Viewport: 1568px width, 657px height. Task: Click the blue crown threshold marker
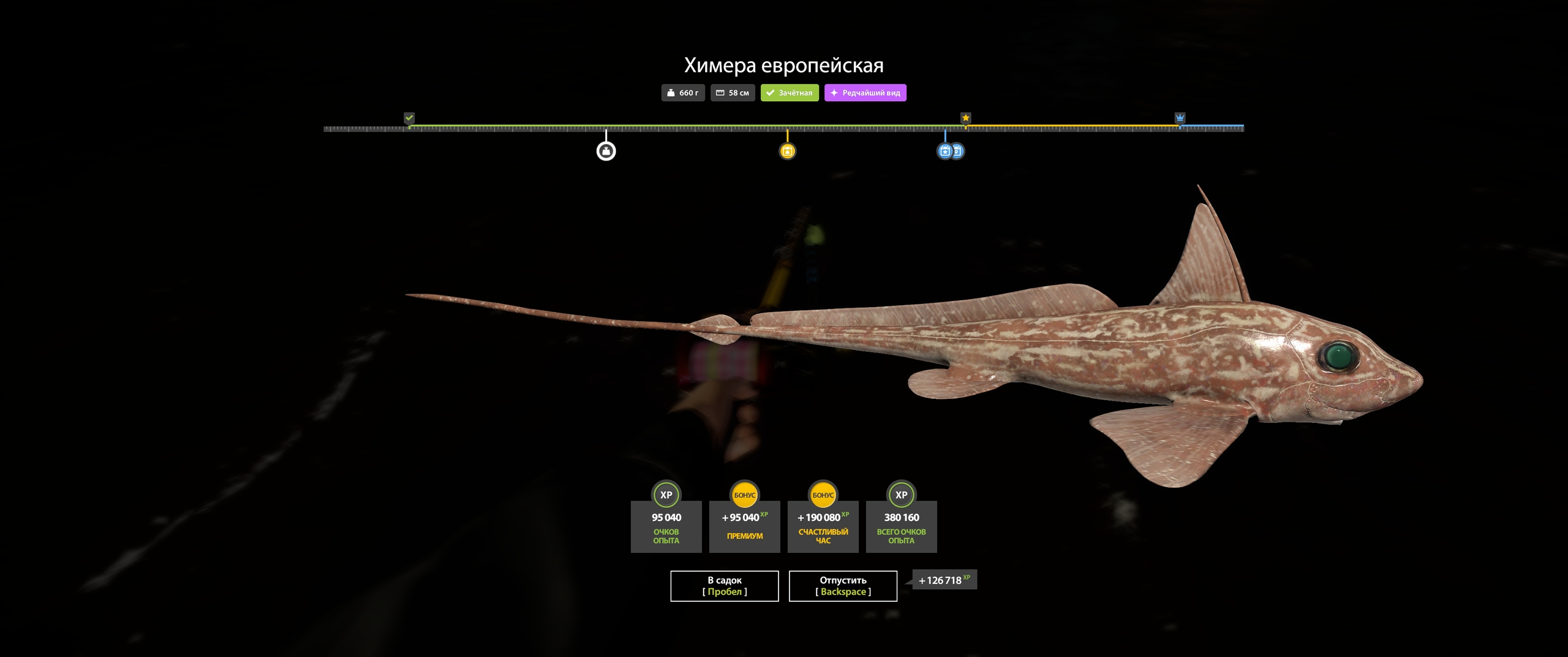coord(1180,118)
